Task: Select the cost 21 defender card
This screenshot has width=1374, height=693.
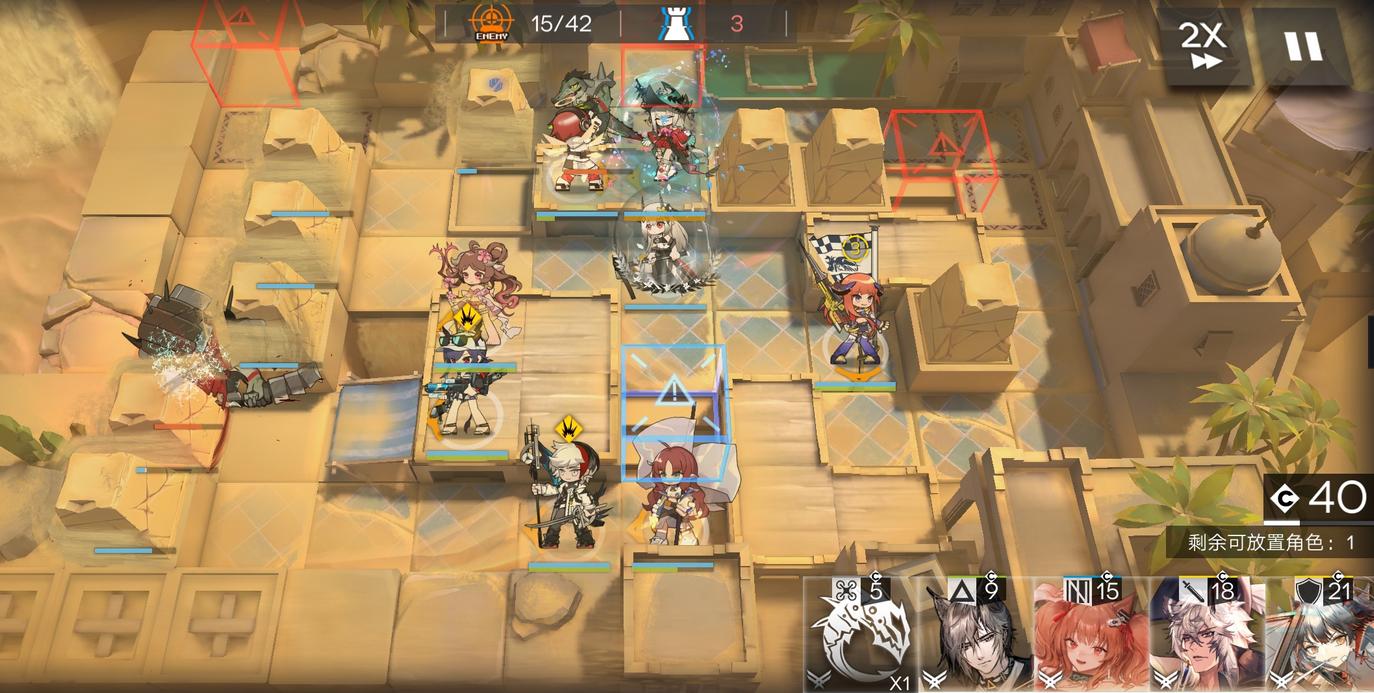Action: (x=1320, y=636)
